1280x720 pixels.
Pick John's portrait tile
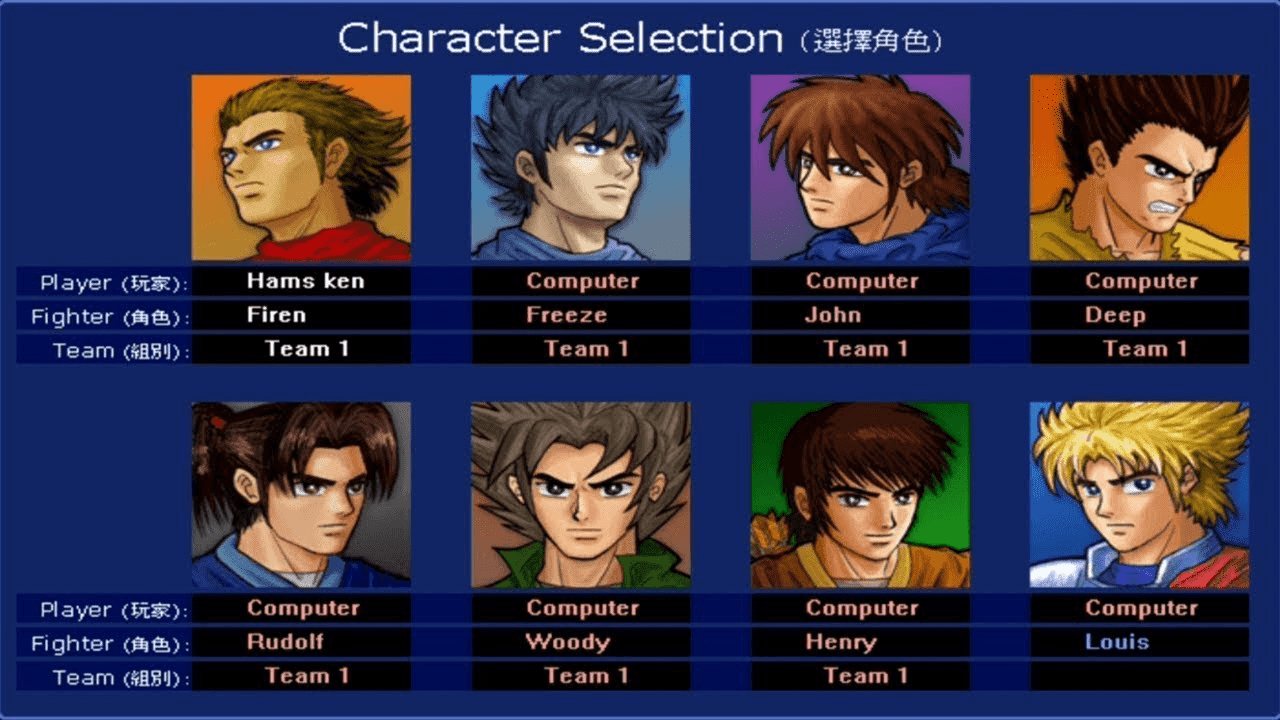coord(860,167)
